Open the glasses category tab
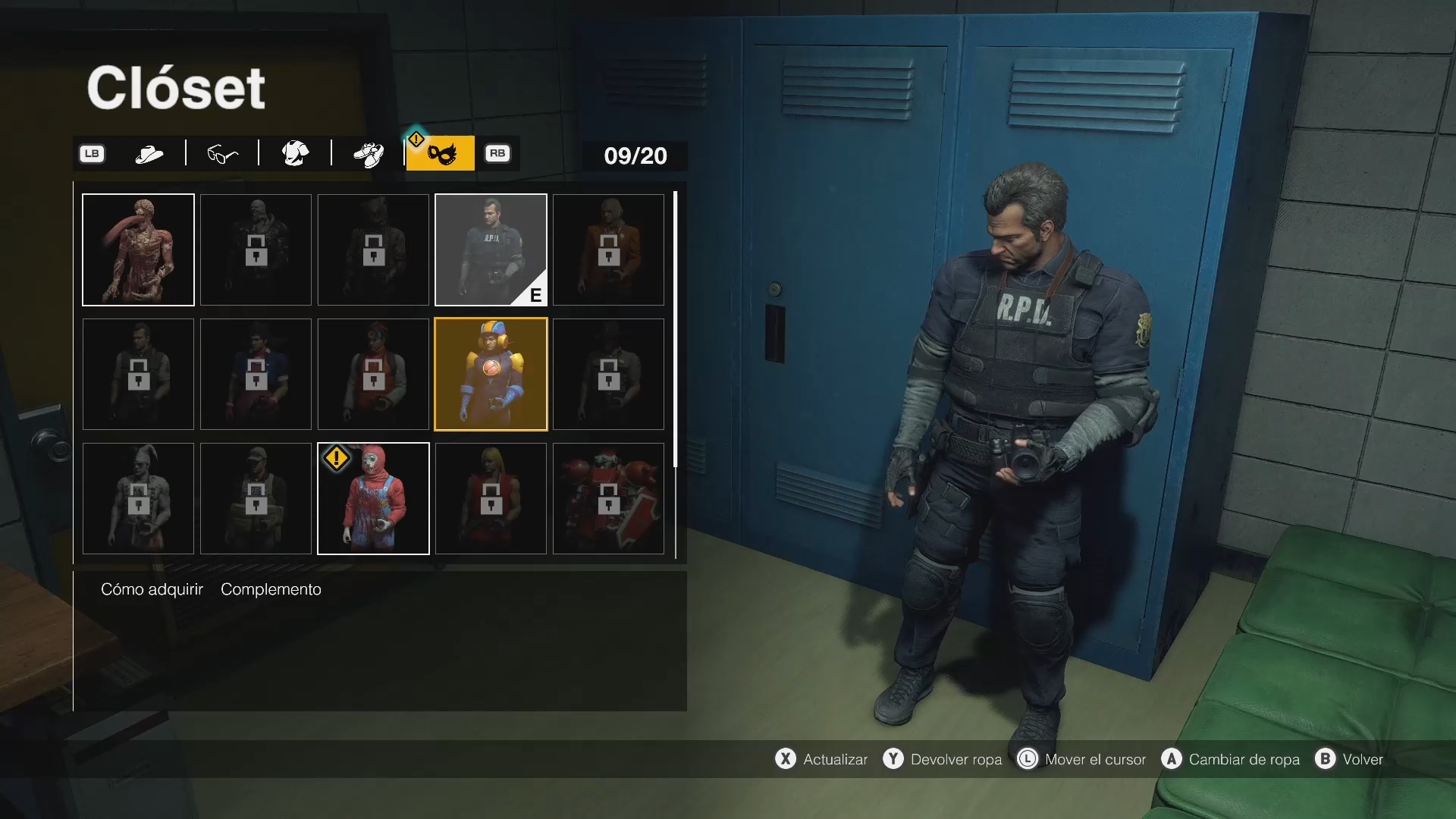This screenshot has width=1456, height=819. coord(222,154)
